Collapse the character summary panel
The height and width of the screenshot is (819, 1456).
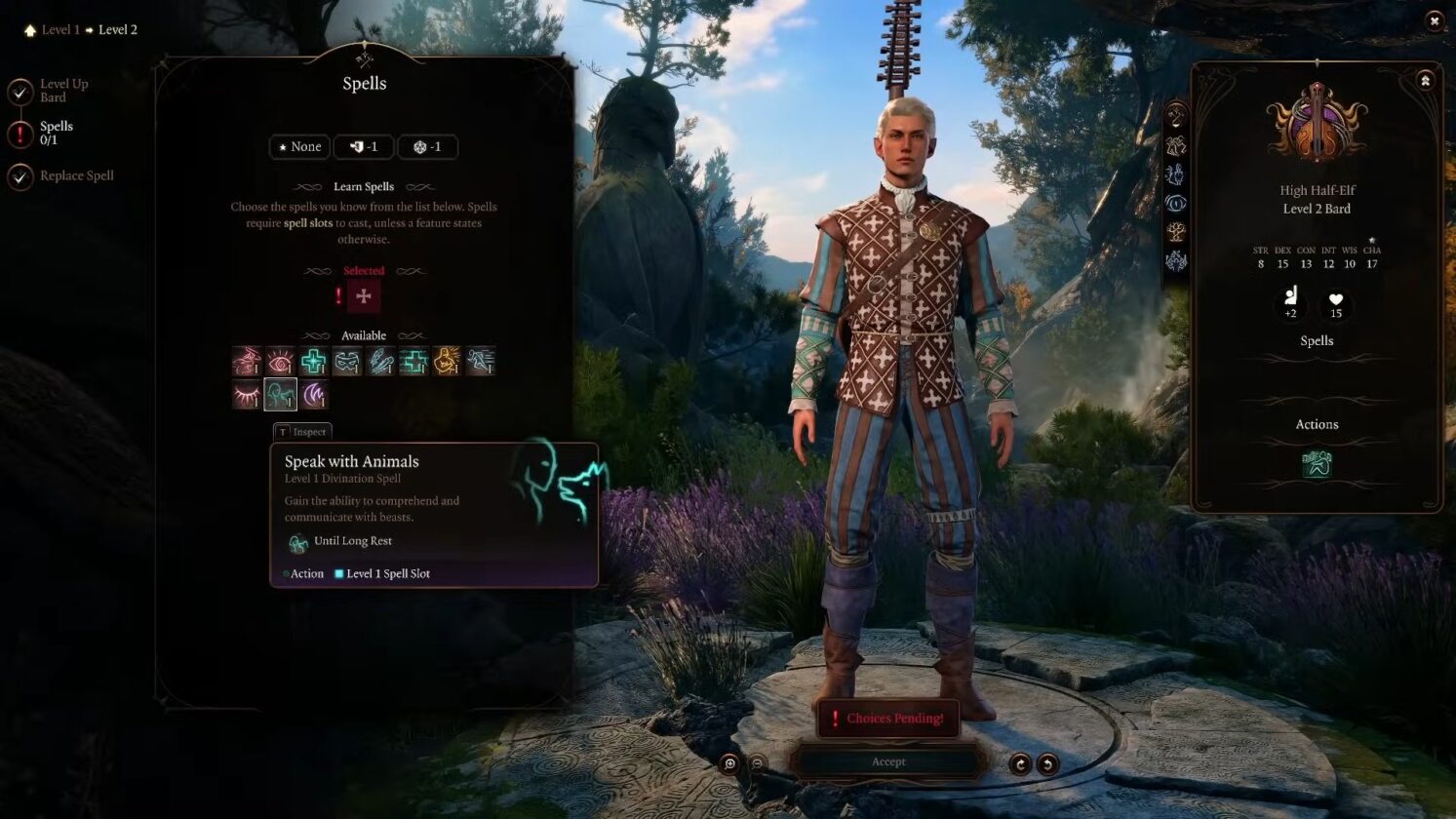tap(1425, 81)
